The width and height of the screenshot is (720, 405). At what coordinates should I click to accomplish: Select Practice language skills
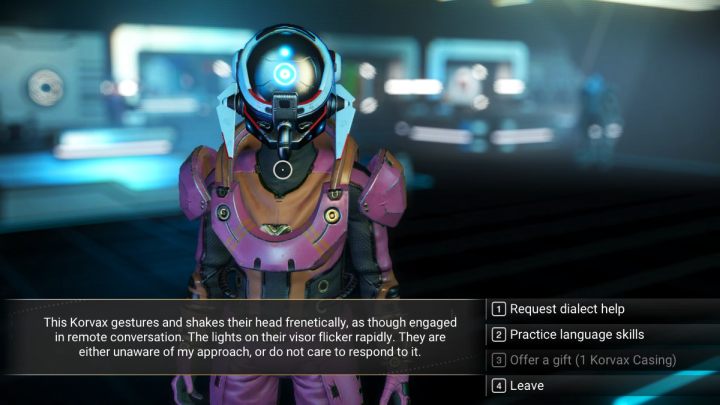577,334
